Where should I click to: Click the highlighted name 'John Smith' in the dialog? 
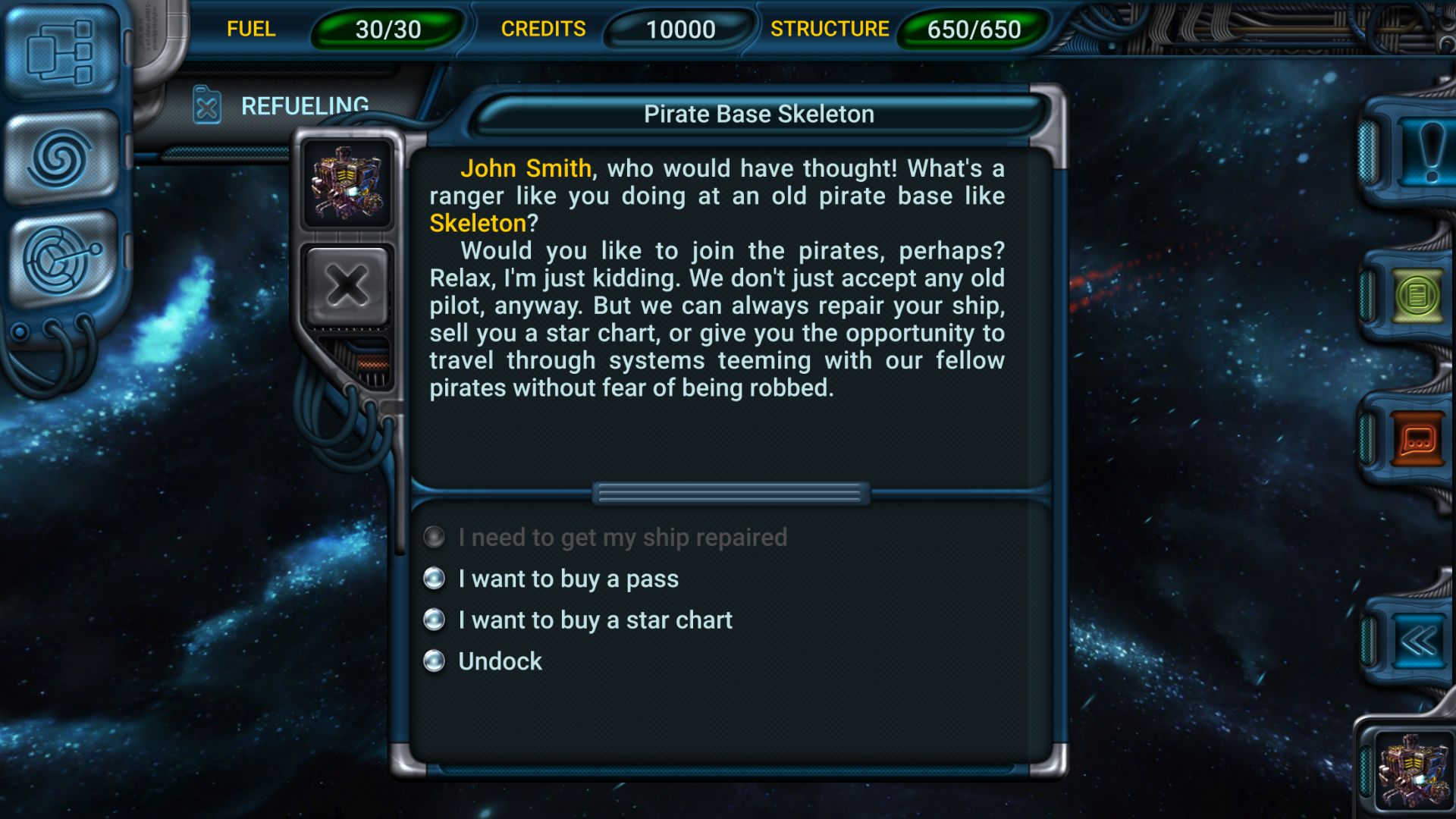[526, 168]
